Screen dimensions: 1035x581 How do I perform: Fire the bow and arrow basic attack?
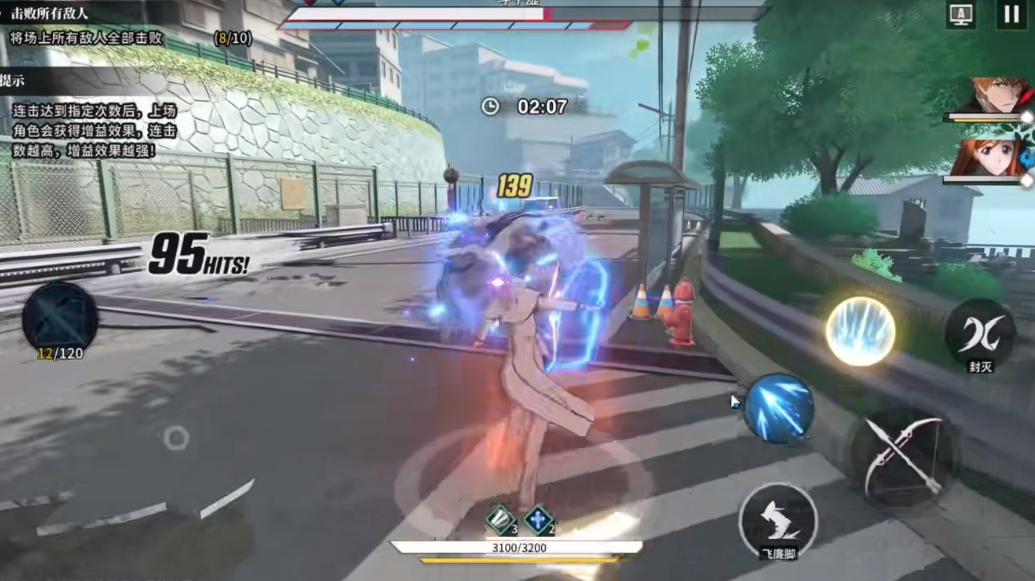pyautogui.click(x=904, y=459)
